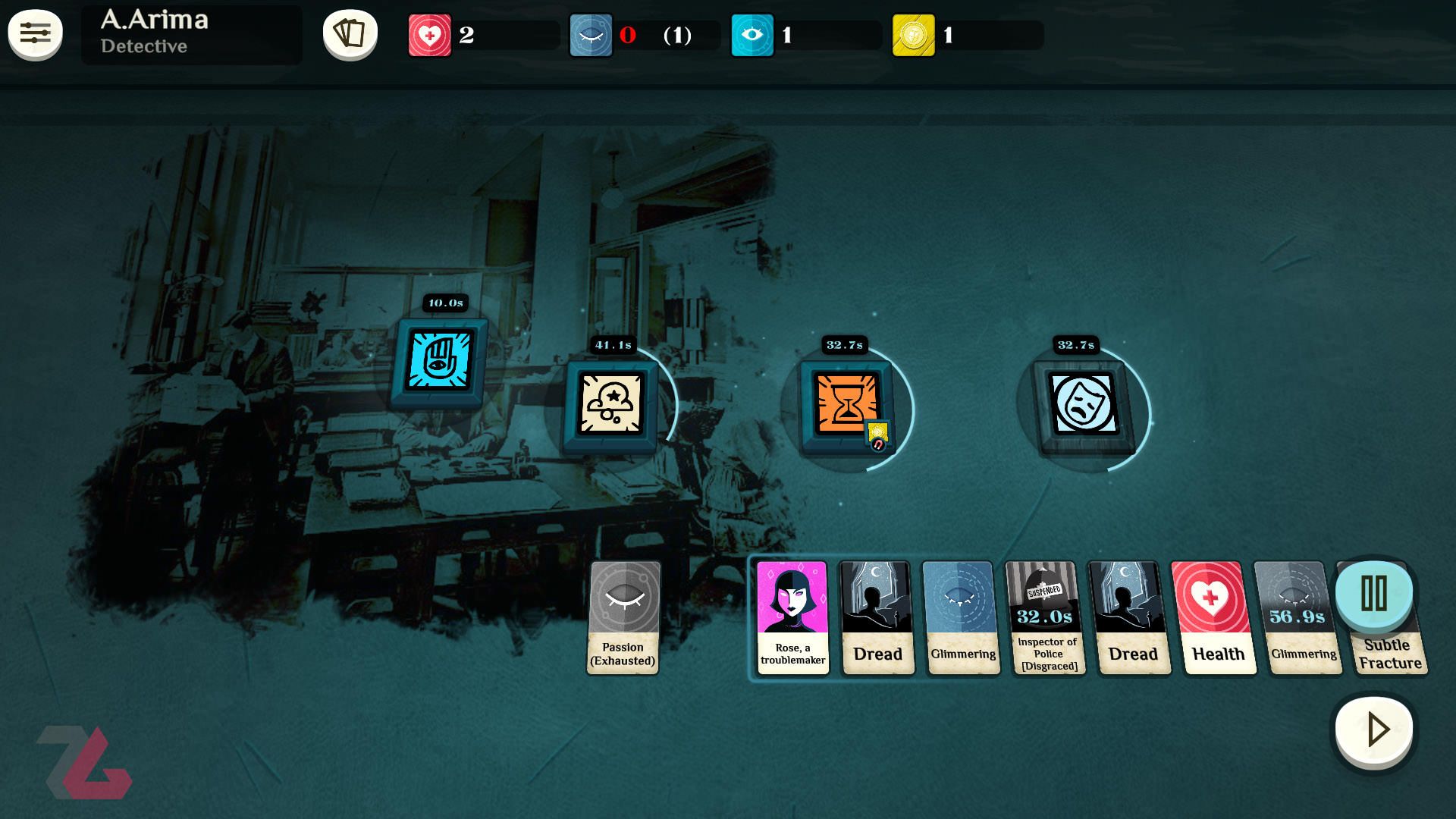Choose the Inspector of Police card

click(x=1047, y=617)
